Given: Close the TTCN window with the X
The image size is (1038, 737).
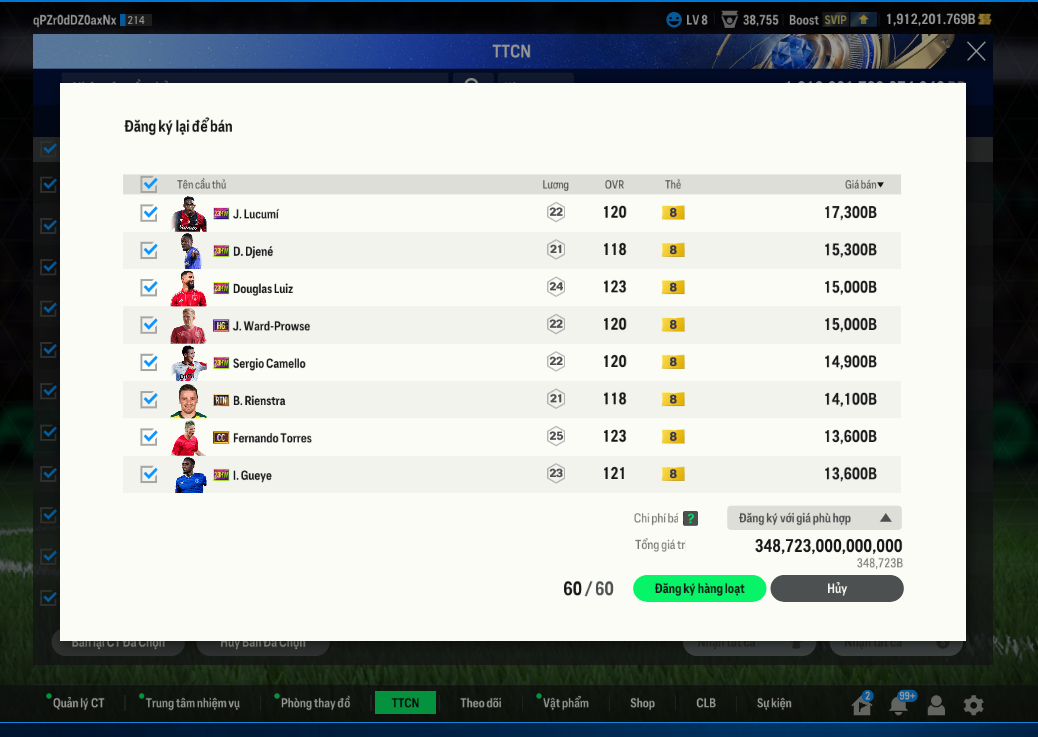Looking at the screenshot, I should pos(976,51).
